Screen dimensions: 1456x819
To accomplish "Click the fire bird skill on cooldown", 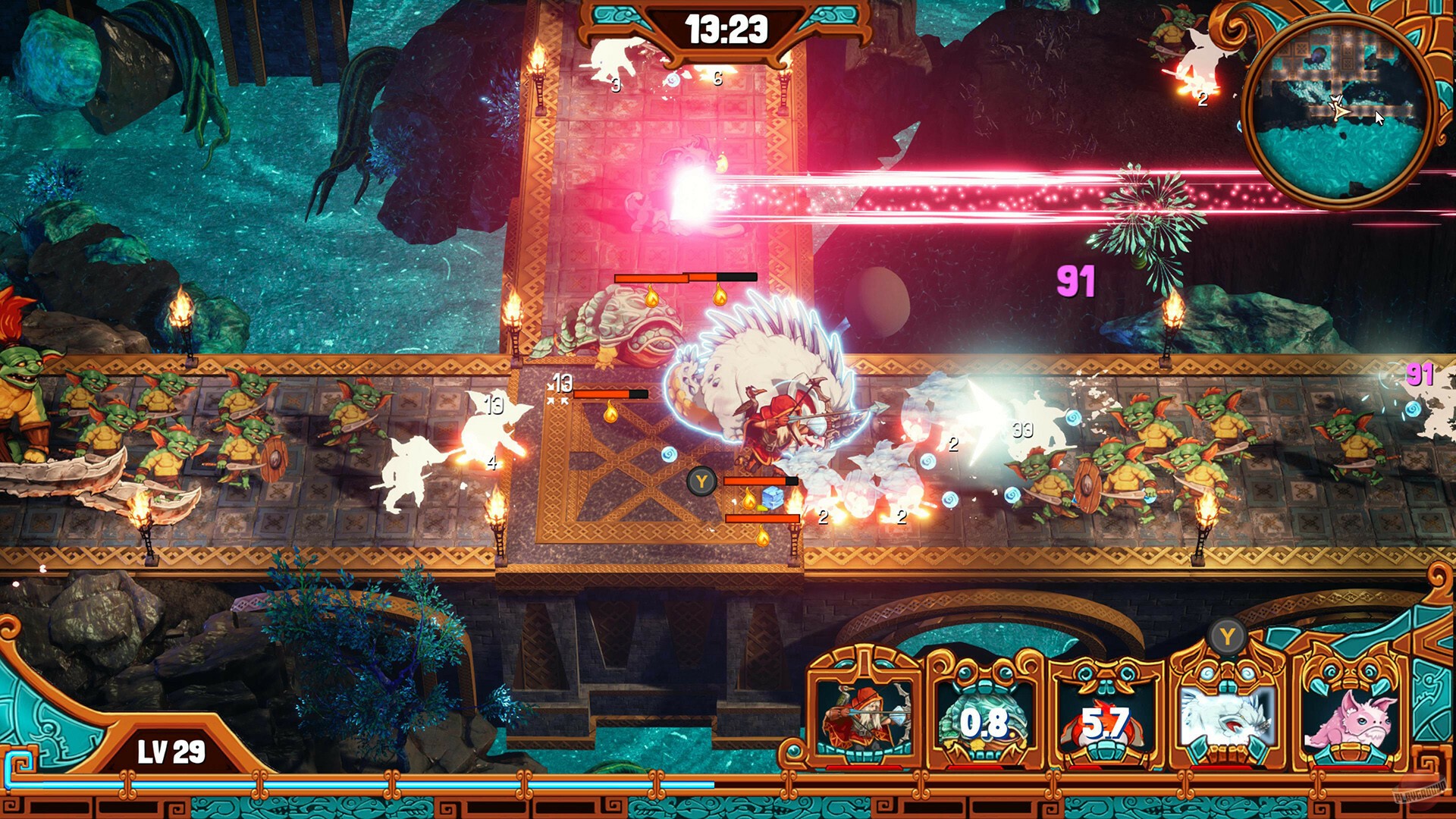I will [x=1104, y=720].
